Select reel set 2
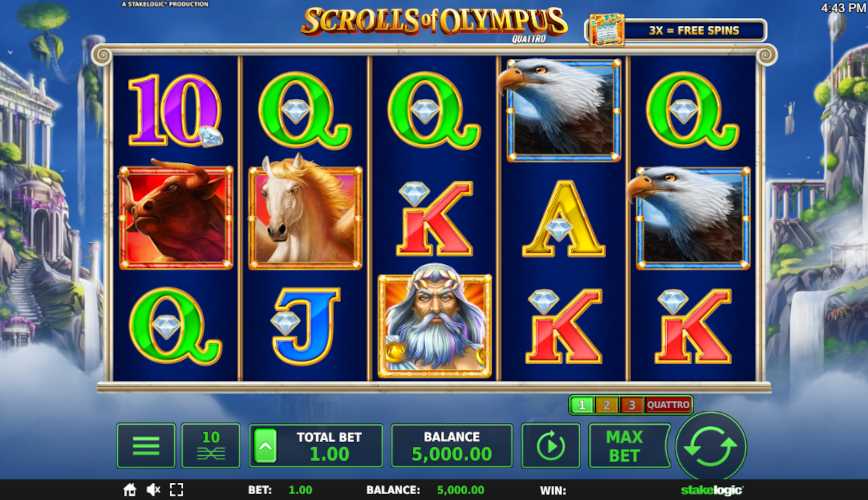This screenshot has width=868, height=500. (606, 405)
